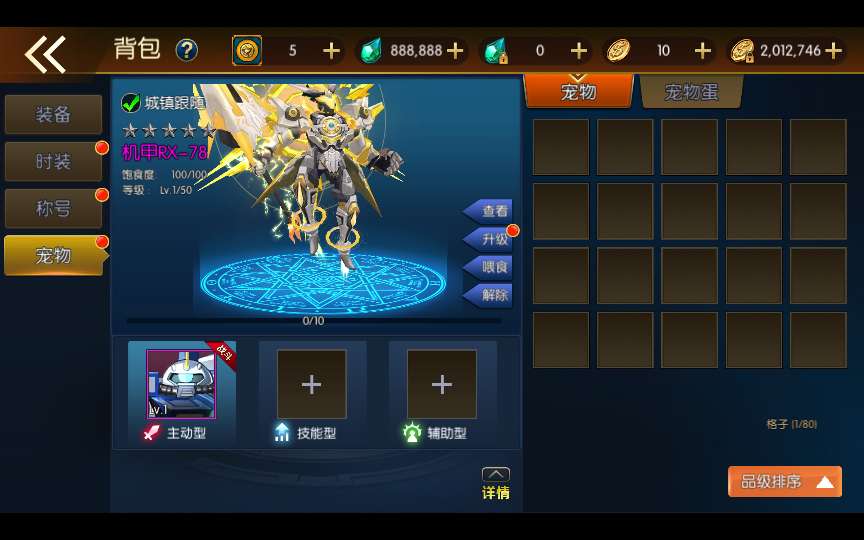Viewport: 864px width, 540px height.
Task: Select the 称号 title tab
Action: pos(53,209)
